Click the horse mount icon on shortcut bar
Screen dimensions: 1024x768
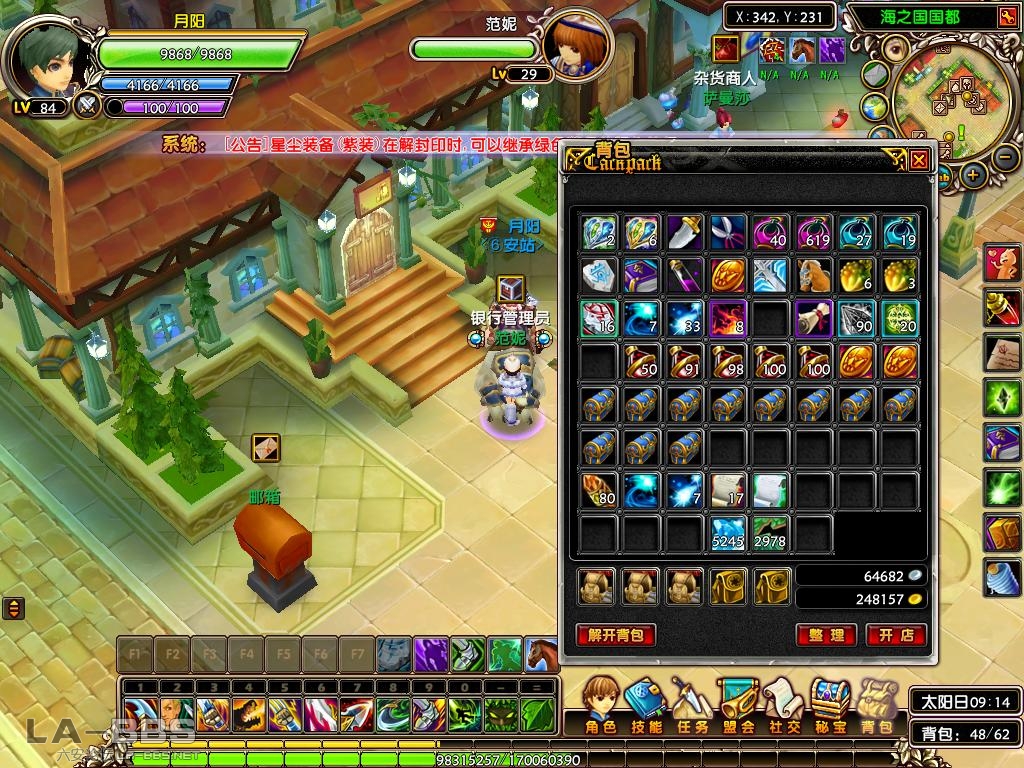pos(541,655)
